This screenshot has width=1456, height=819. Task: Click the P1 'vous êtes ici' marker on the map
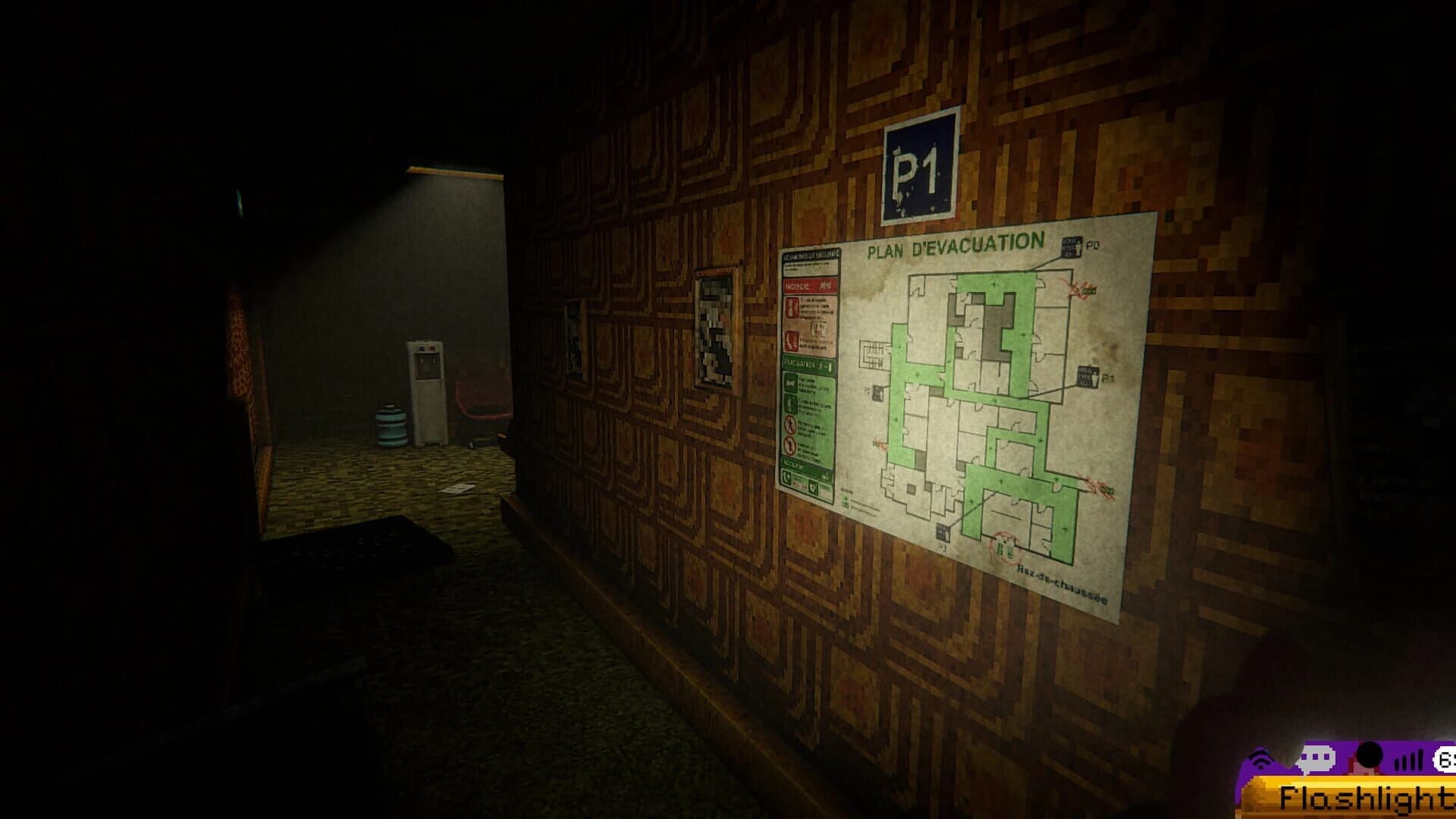pos(1089,377)
